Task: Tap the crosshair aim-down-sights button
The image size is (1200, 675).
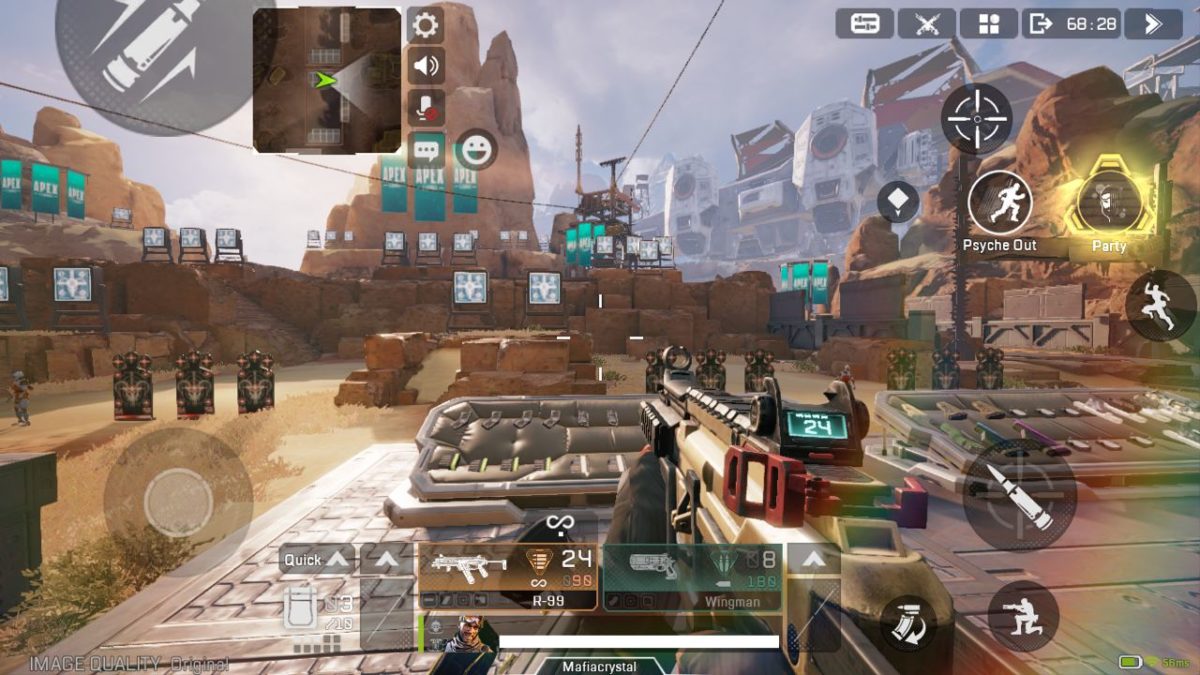Action: pyautogui.click(x=976, y=119)
